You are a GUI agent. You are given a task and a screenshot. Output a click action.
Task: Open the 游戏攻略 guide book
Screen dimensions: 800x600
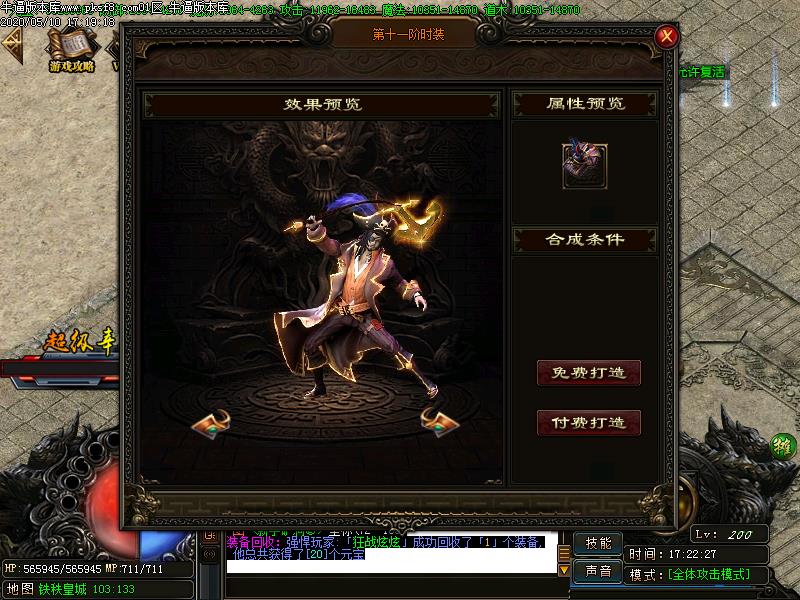(71, 50)
